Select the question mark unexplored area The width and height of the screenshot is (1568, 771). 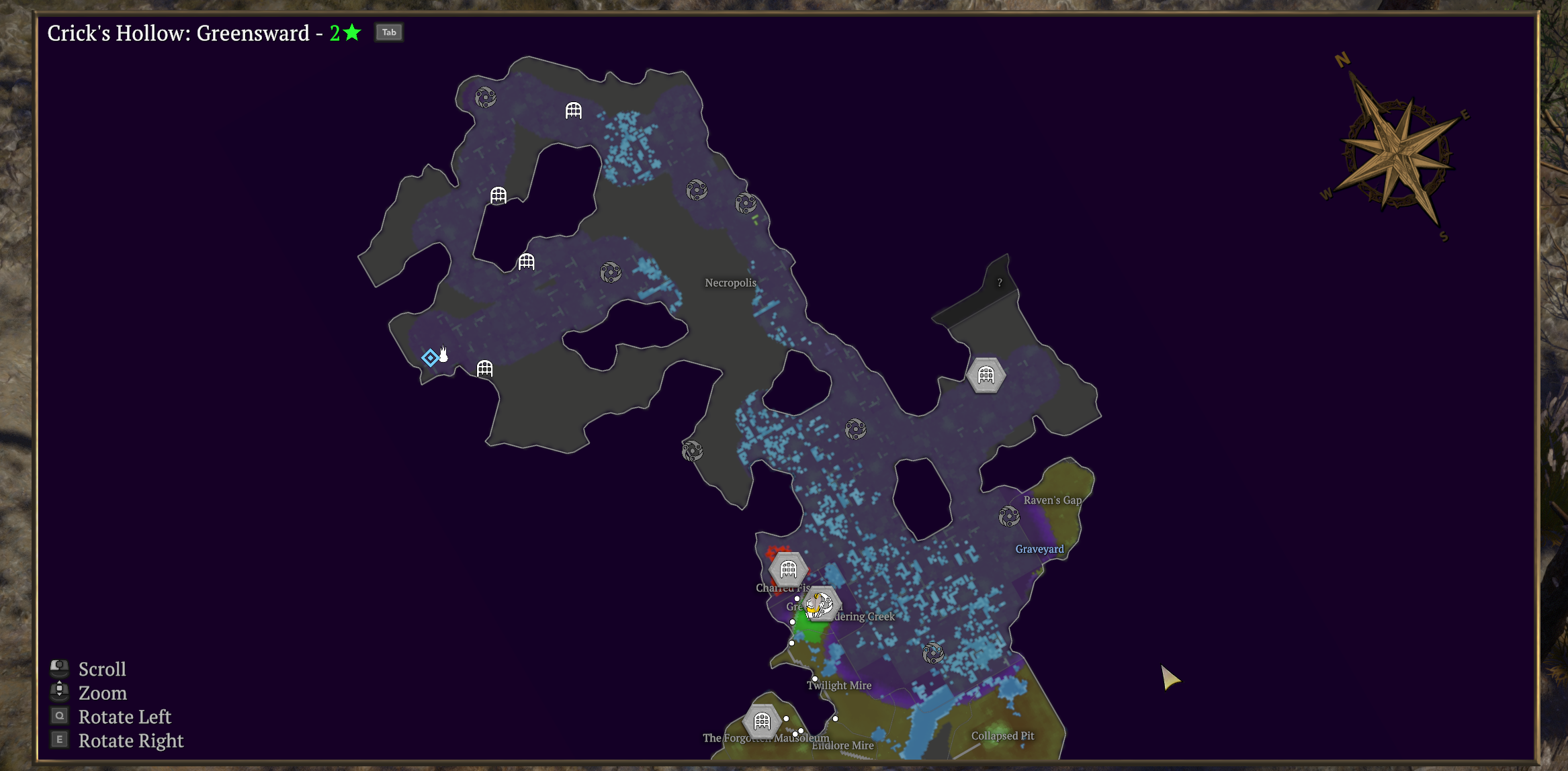tap(1000, 283)
